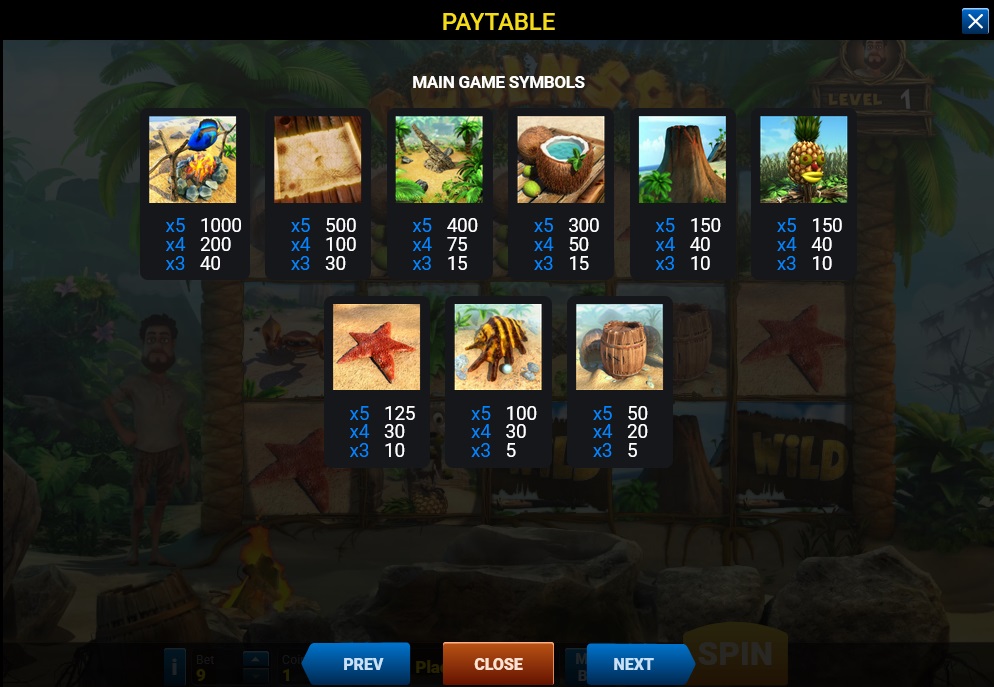Screen dimensions: 994x687
Task: Click the orange CLOSE button
Action: pyautogui.click(x=498, y=664)
